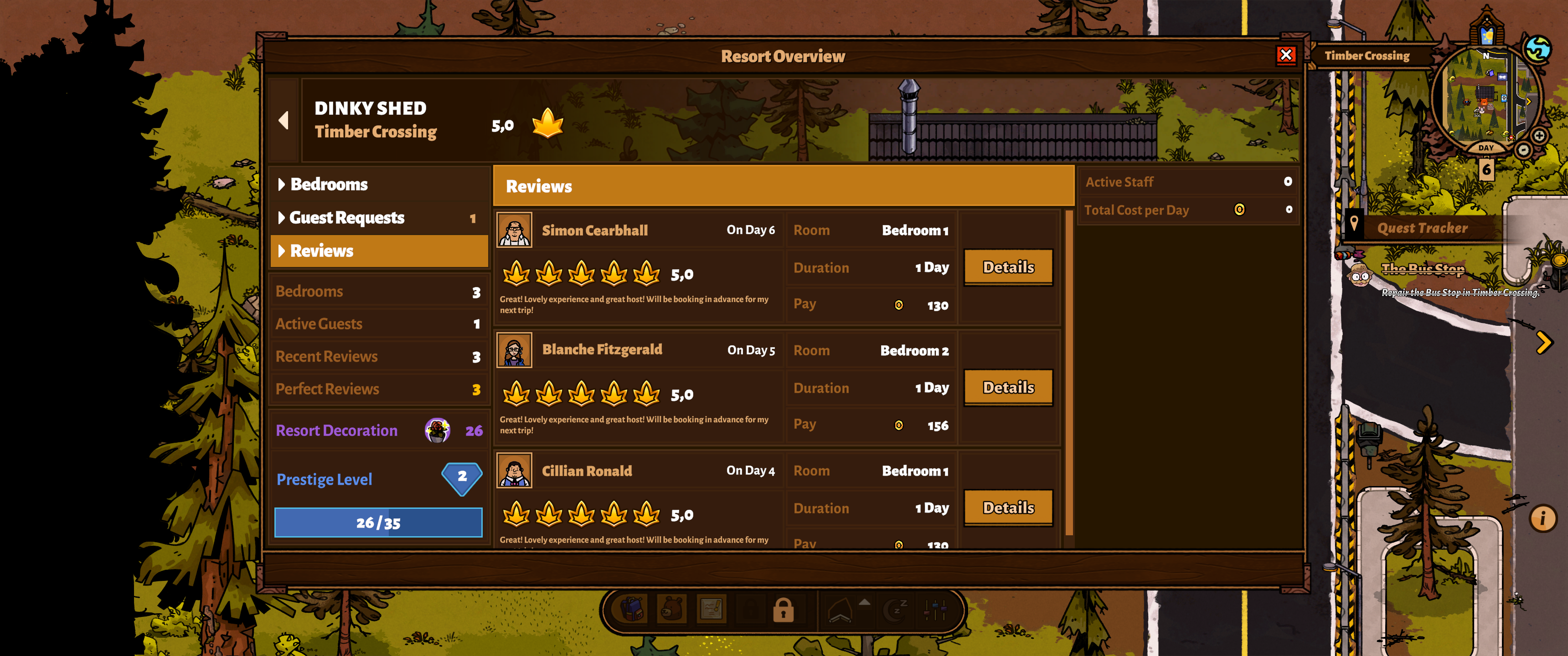Show Details for Simon Cearbhall's review

click(x=1008, y=267)
